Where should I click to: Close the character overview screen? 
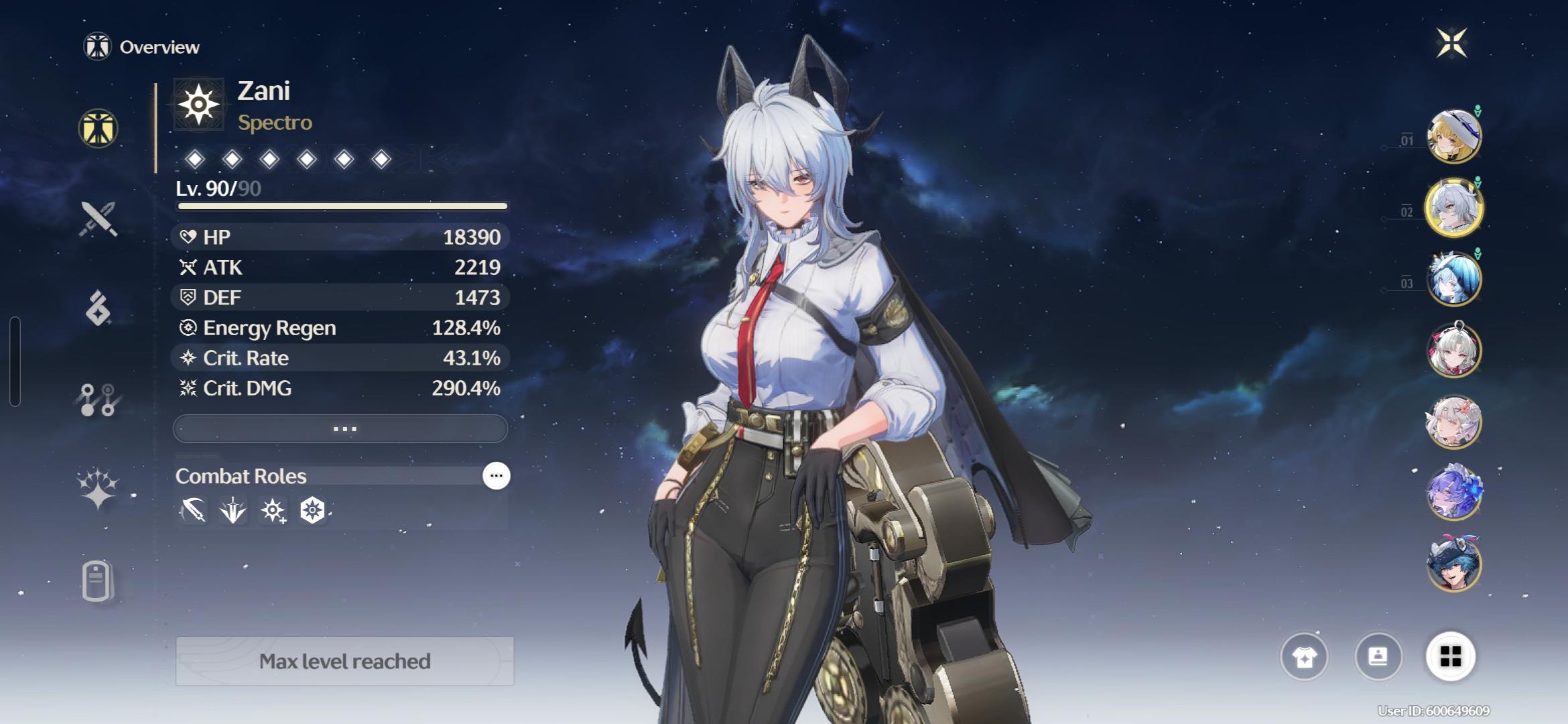coord(1451,44)
